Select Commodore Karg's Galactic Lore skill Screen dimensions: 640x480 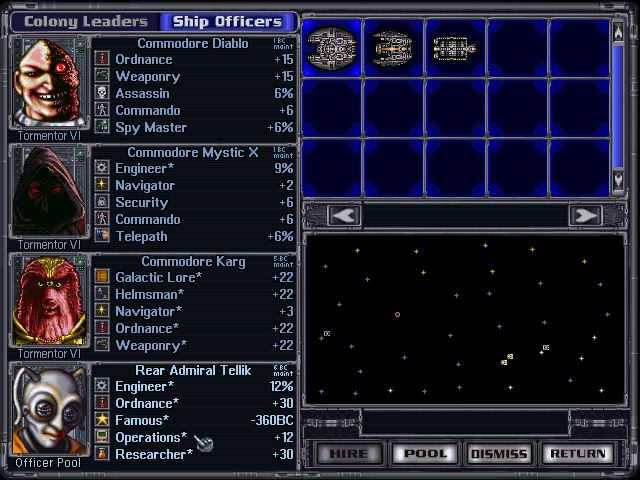[x=195, y=277]
